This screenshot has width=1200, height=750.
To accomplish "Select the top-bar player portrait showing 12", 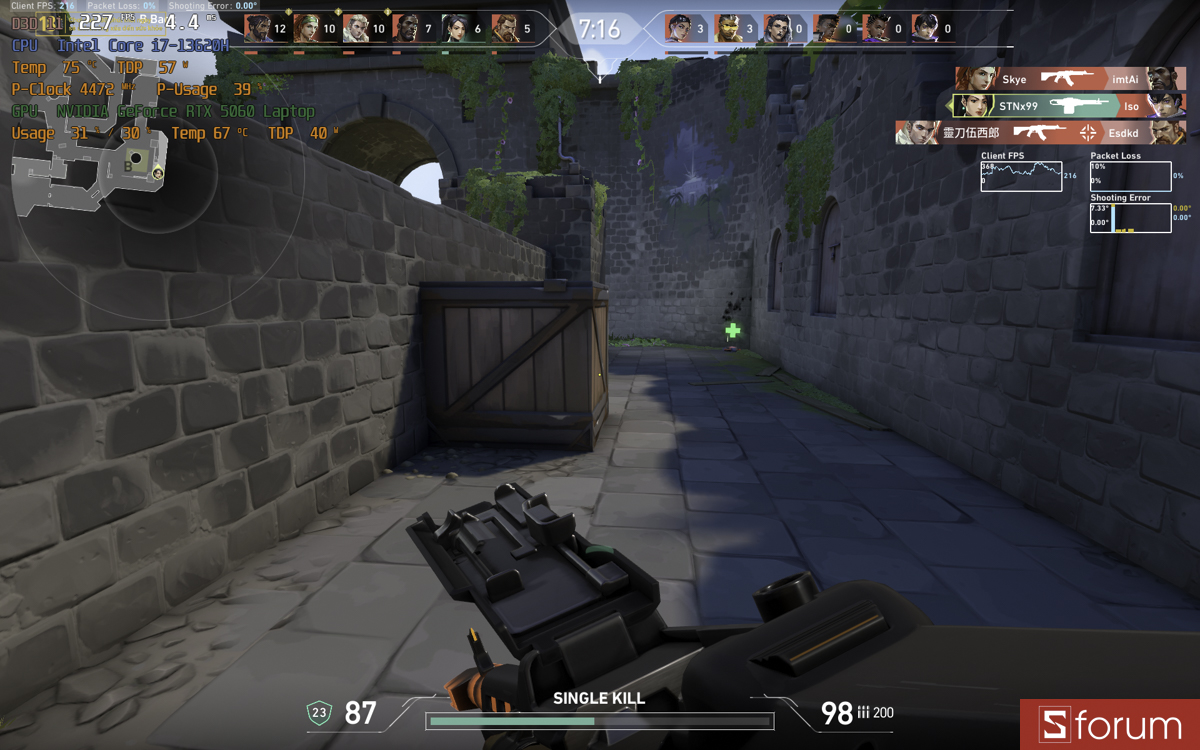I will tap(257, 29).
